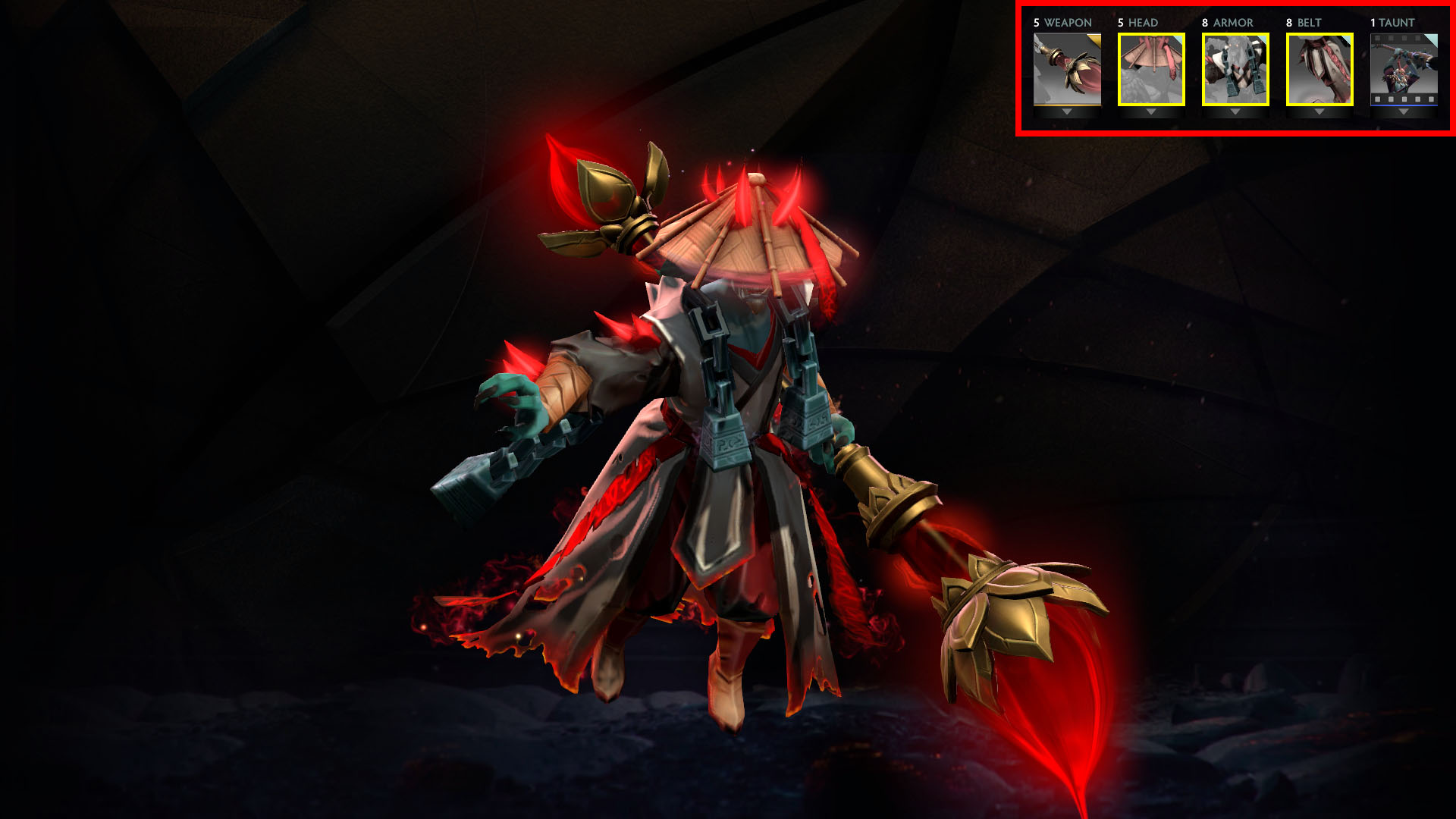The height and width of the screenshot is (819, 1456).
Task: Open the dropdown arrow under Head
Action: 1151,112
